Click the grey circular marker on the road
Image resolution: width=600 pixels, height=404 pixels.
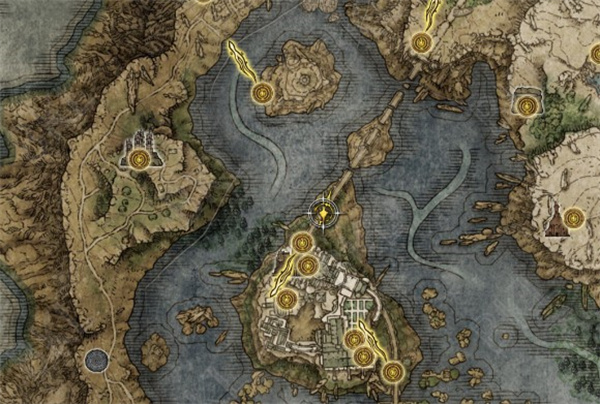tap(96, 359)
